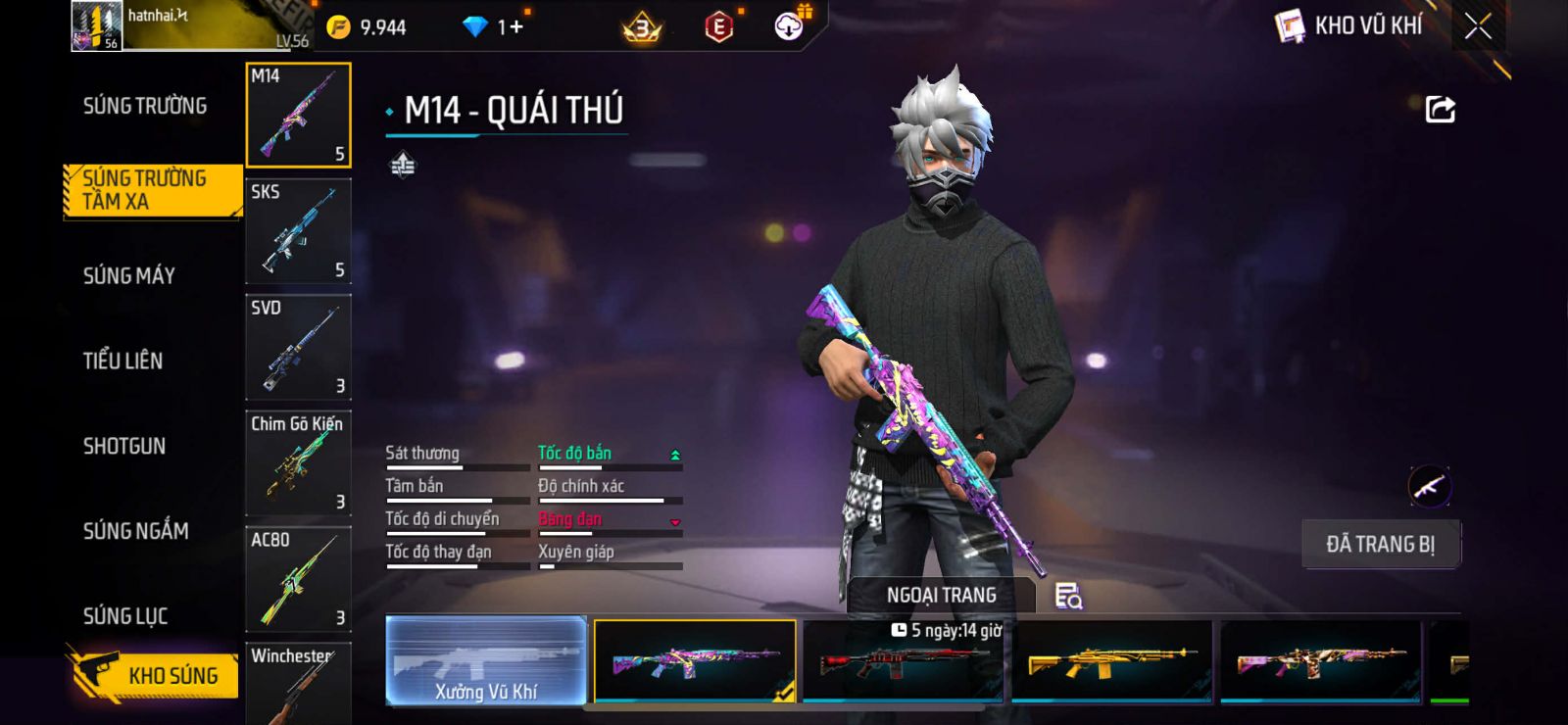This screenshot has width=1568, height=725.
Task: Click the Đã Trang Bị button
Action: 1380,544
